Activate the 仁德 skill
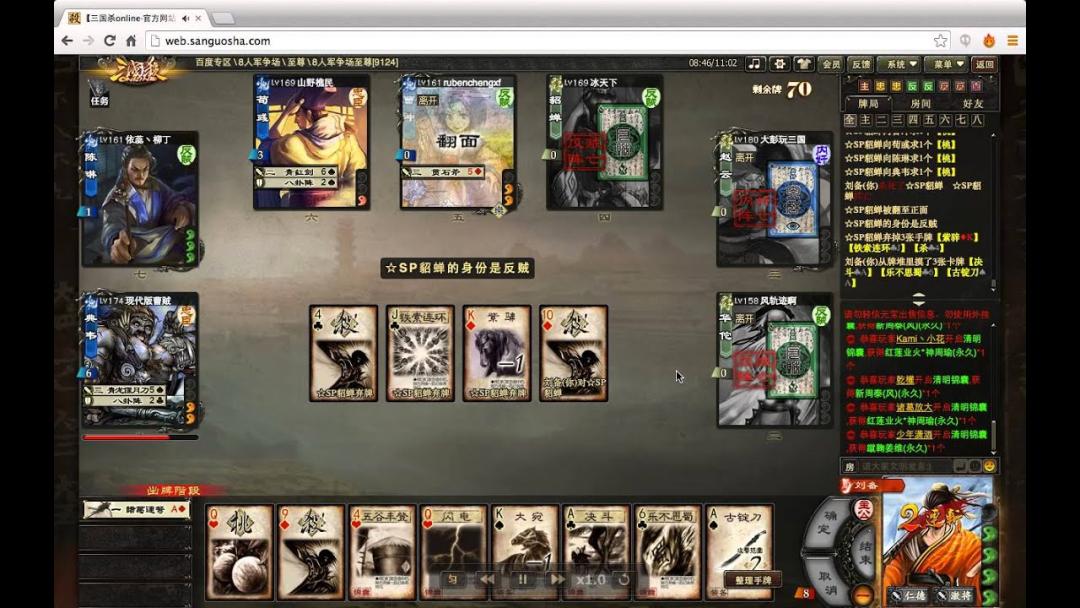The width and height of the screenshot is (1080, 608). (910, 595)
